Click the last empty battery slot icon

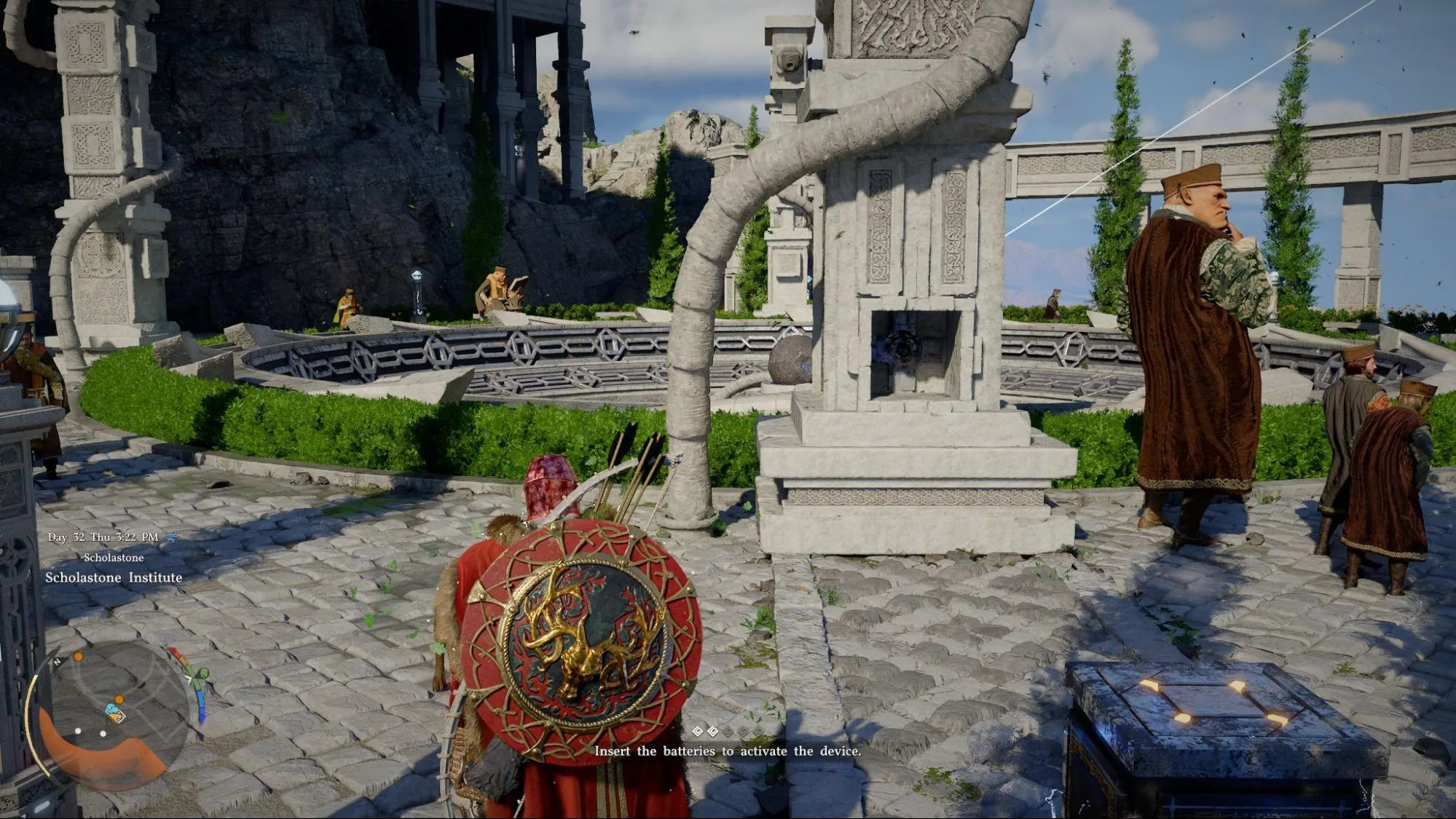click(x=757, y=730)
